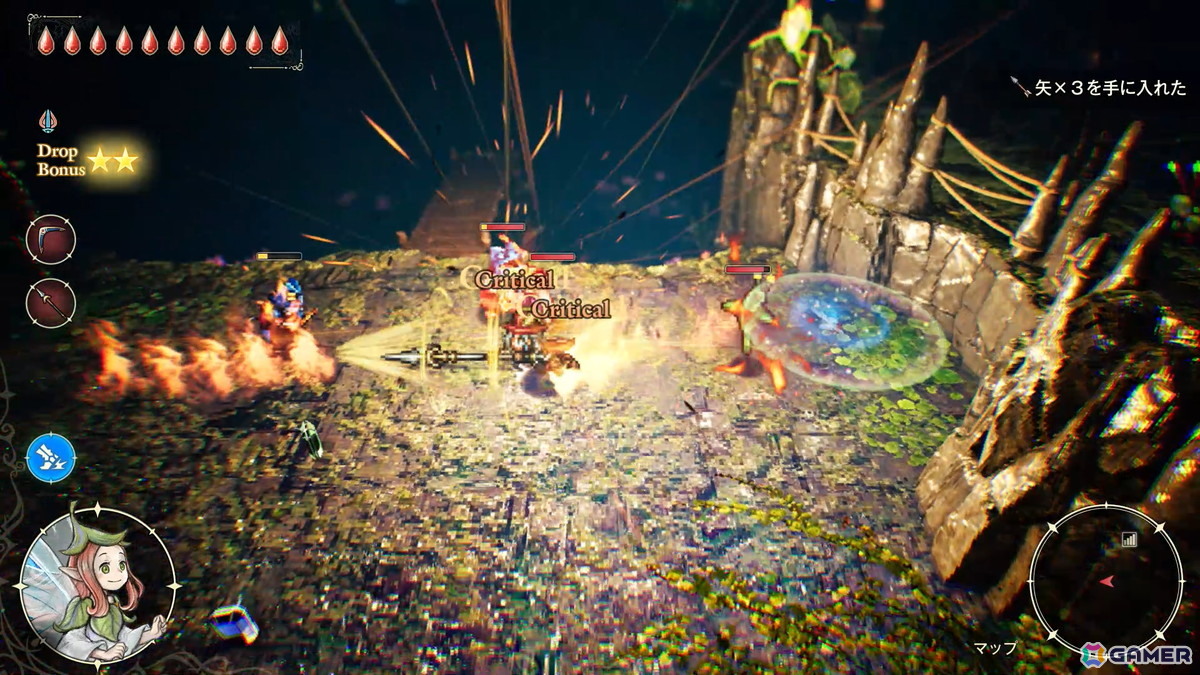
Task: Click the GAMER watermark logo
Action: pos(1136,654)
